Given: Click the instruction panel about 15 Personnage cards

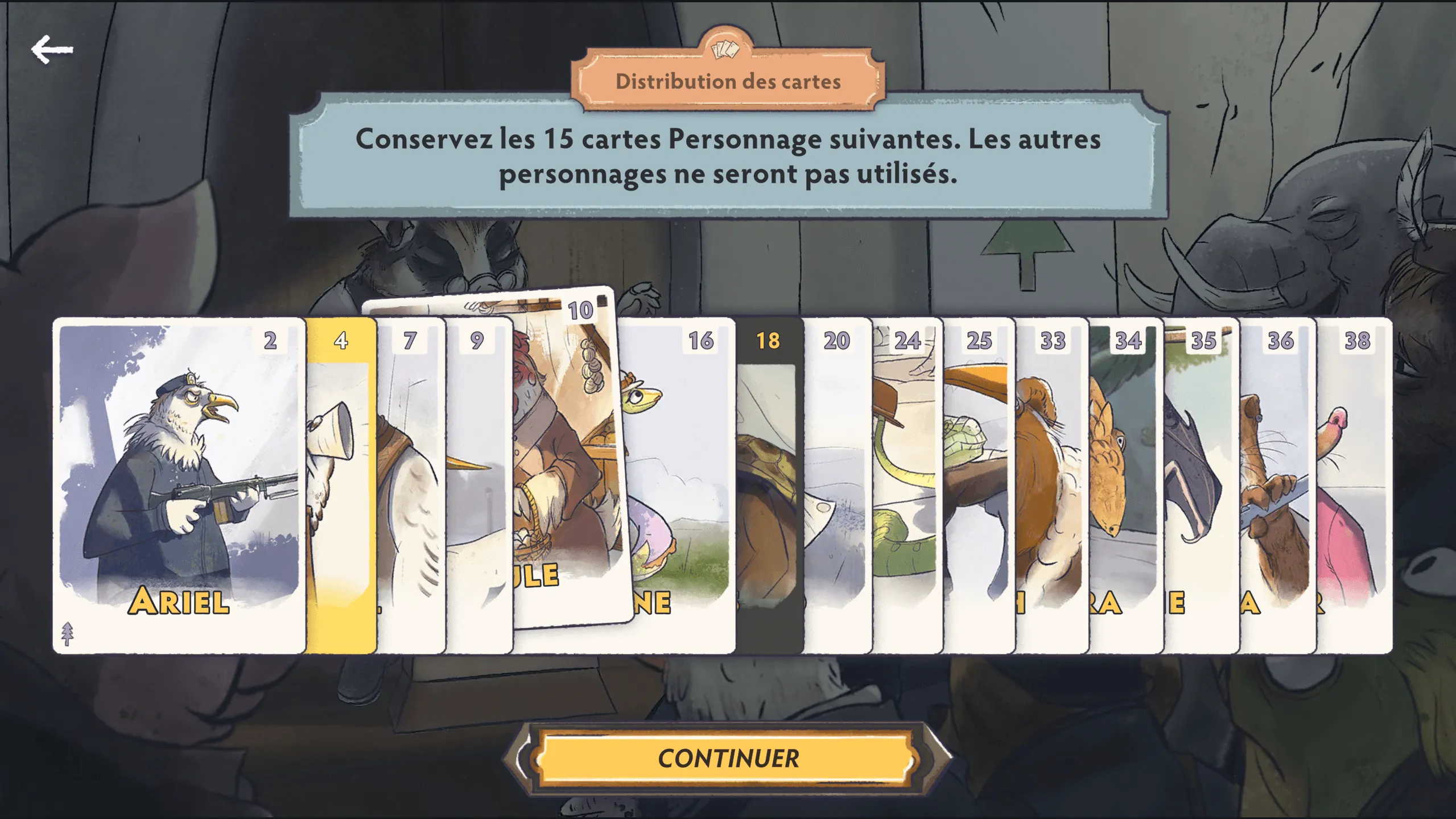Looking at the screenshot, I should pos(728,160).
